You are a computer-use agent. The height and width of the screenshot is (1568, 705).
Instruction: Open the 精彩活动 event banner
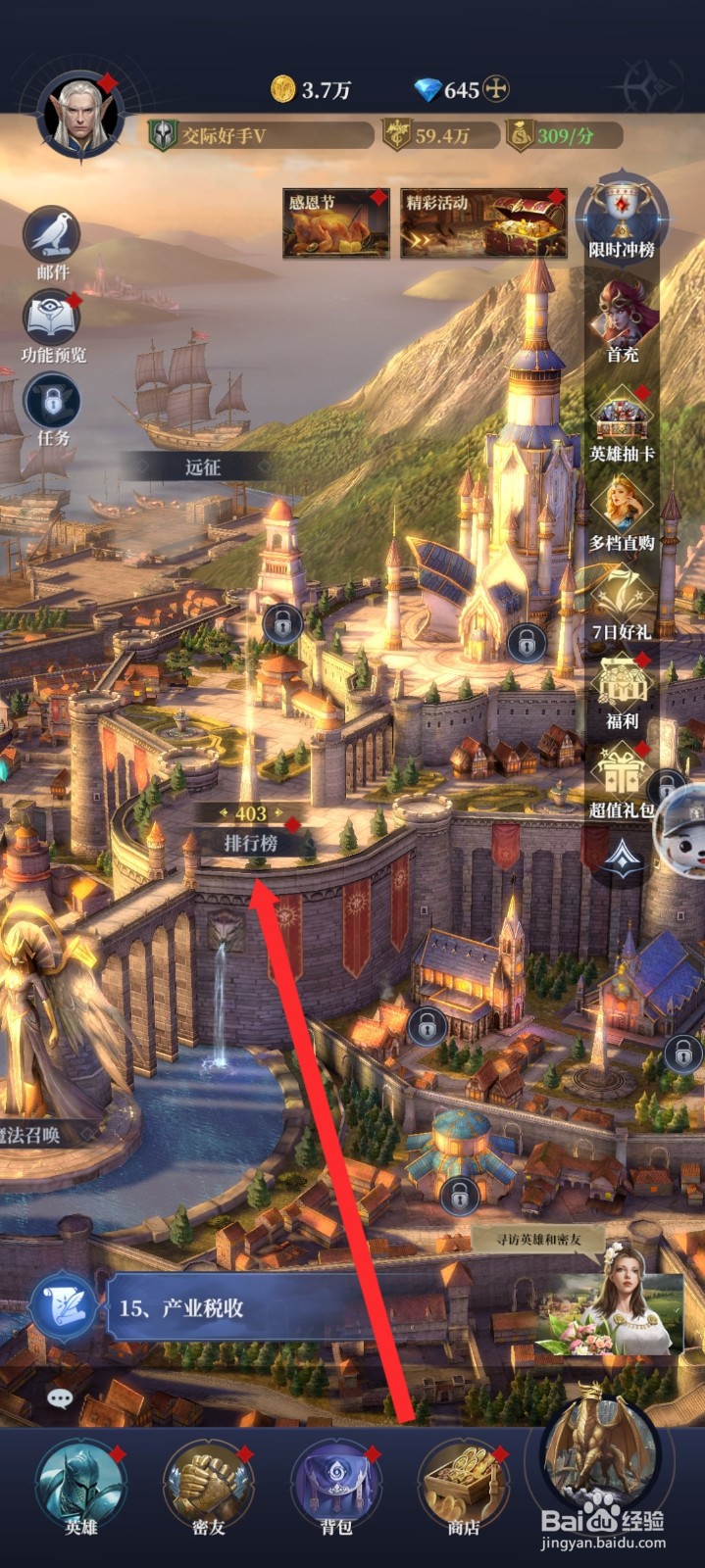click(x=483, y=223)
